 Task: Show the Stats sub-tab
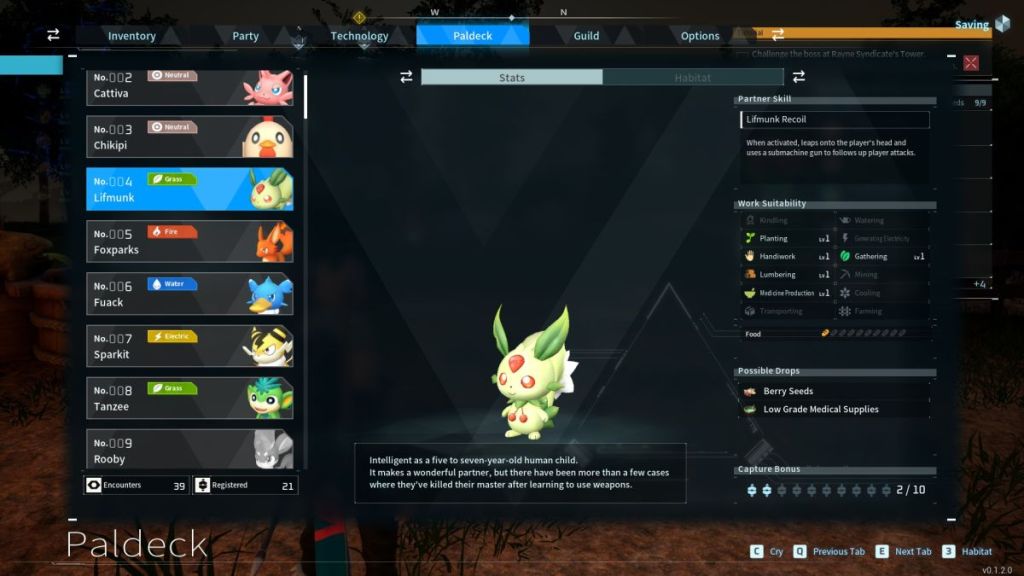[511, 77]
